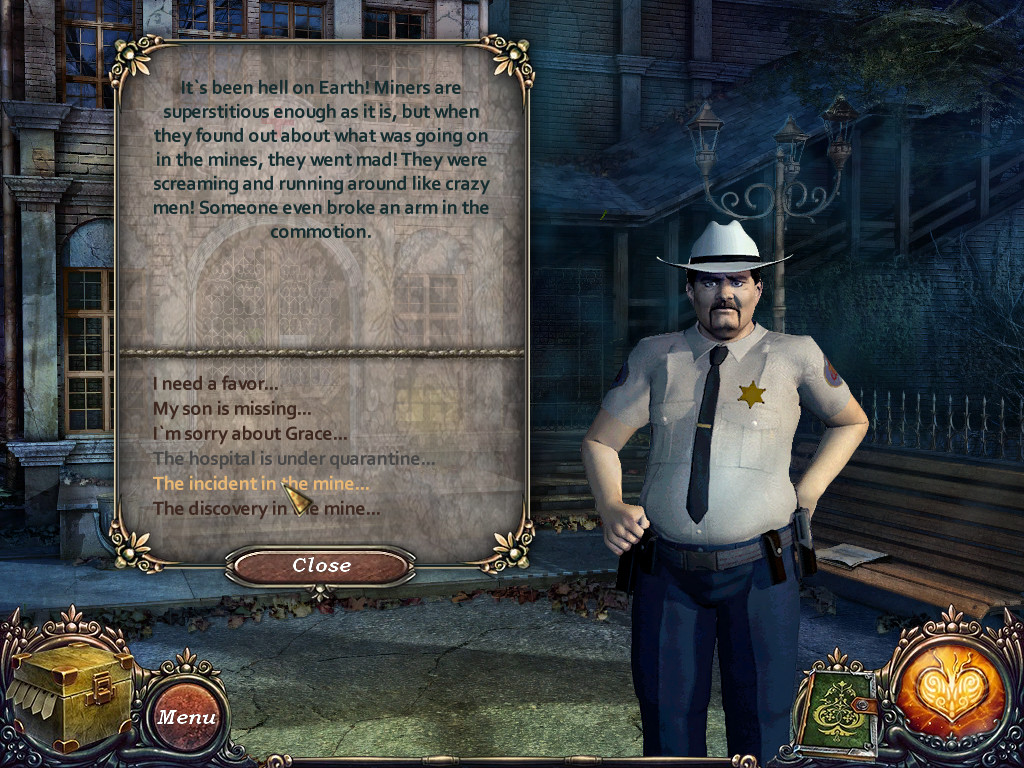Ask about the discovery in the mine
The image size is (1024, 768).
(266, 509)
